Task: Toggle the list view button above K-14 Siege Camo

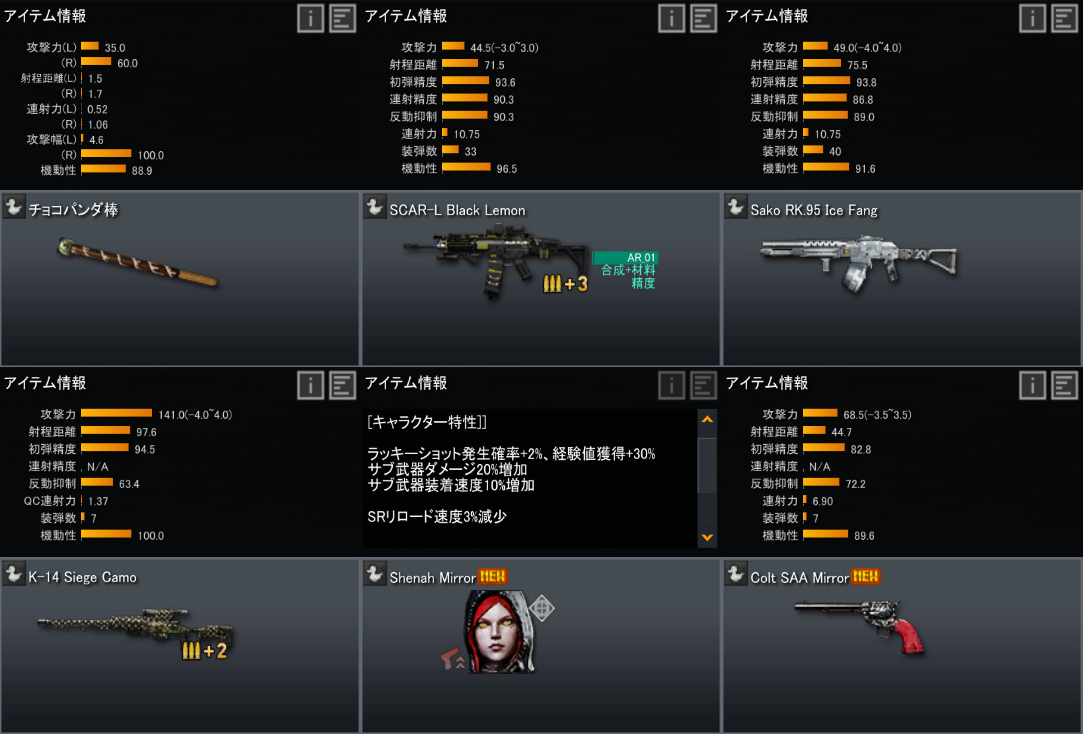Action: [343, 385]
